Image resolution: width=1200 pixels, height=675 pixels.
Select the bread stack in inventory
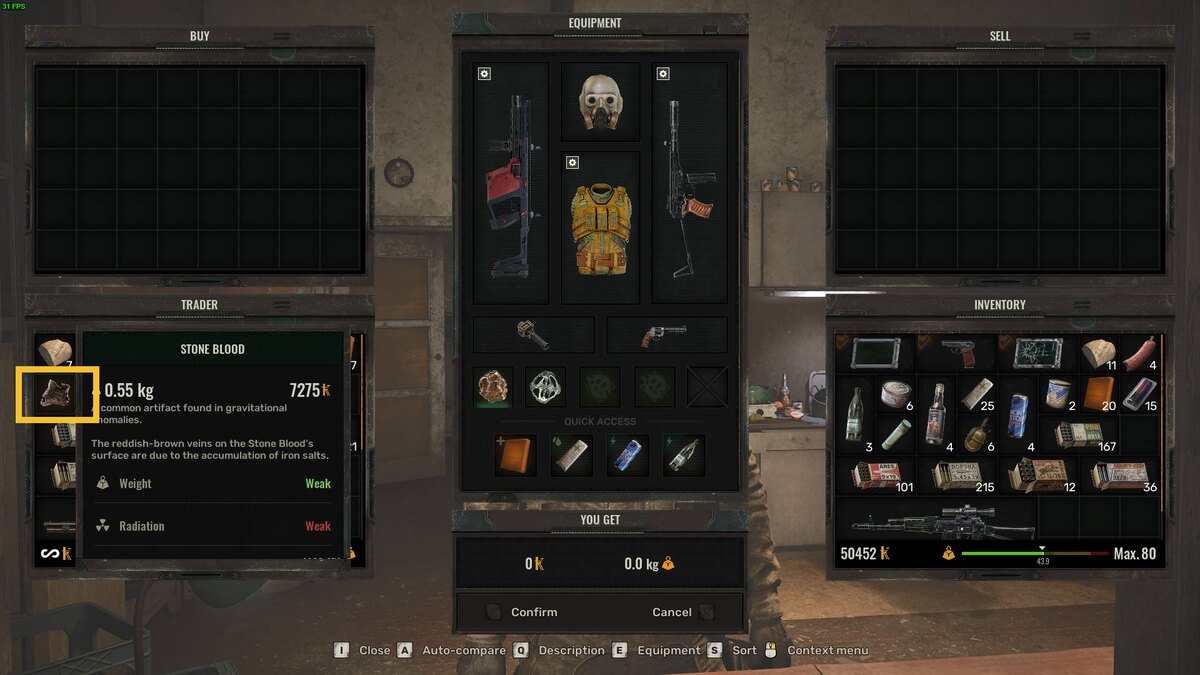pyautogui.click(x=1099, y=353)
